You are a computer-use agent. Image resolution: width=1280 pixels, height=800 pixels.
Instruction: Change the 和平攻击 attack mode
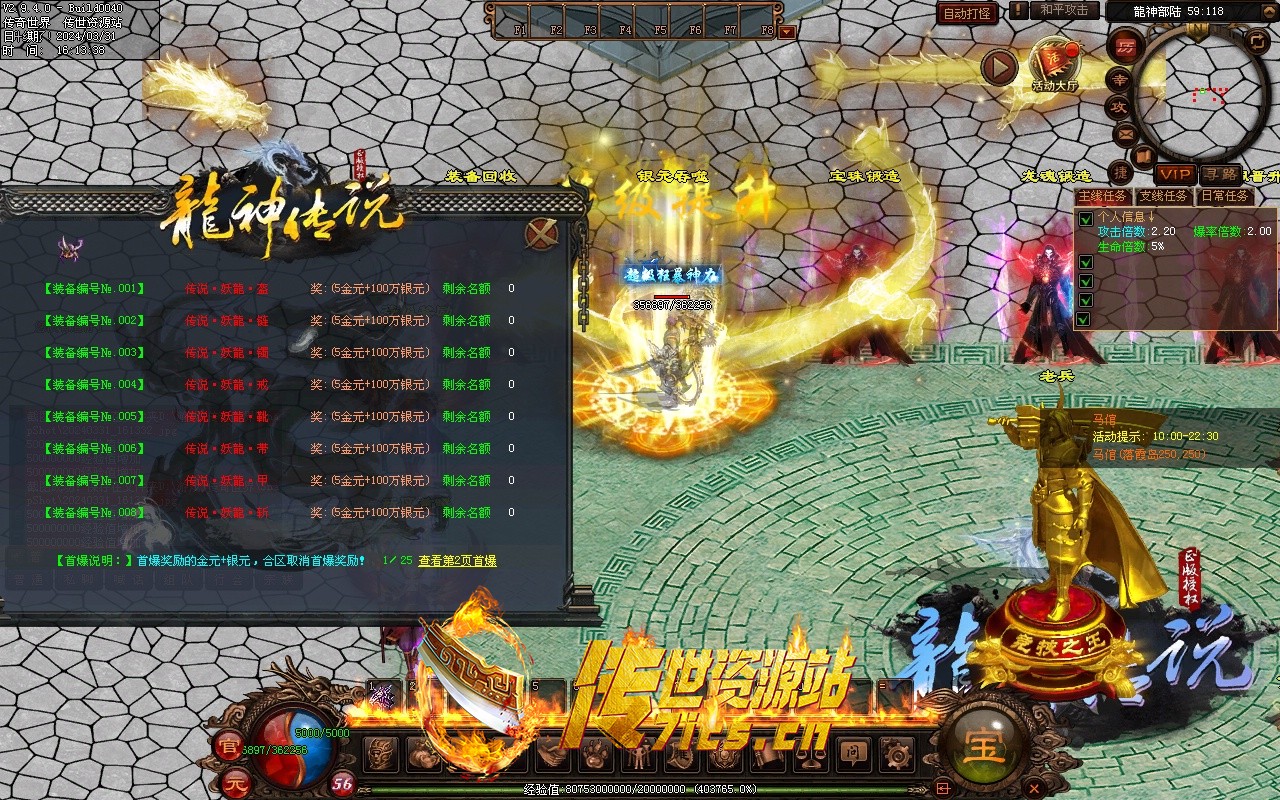click(x=1064, y=10)
